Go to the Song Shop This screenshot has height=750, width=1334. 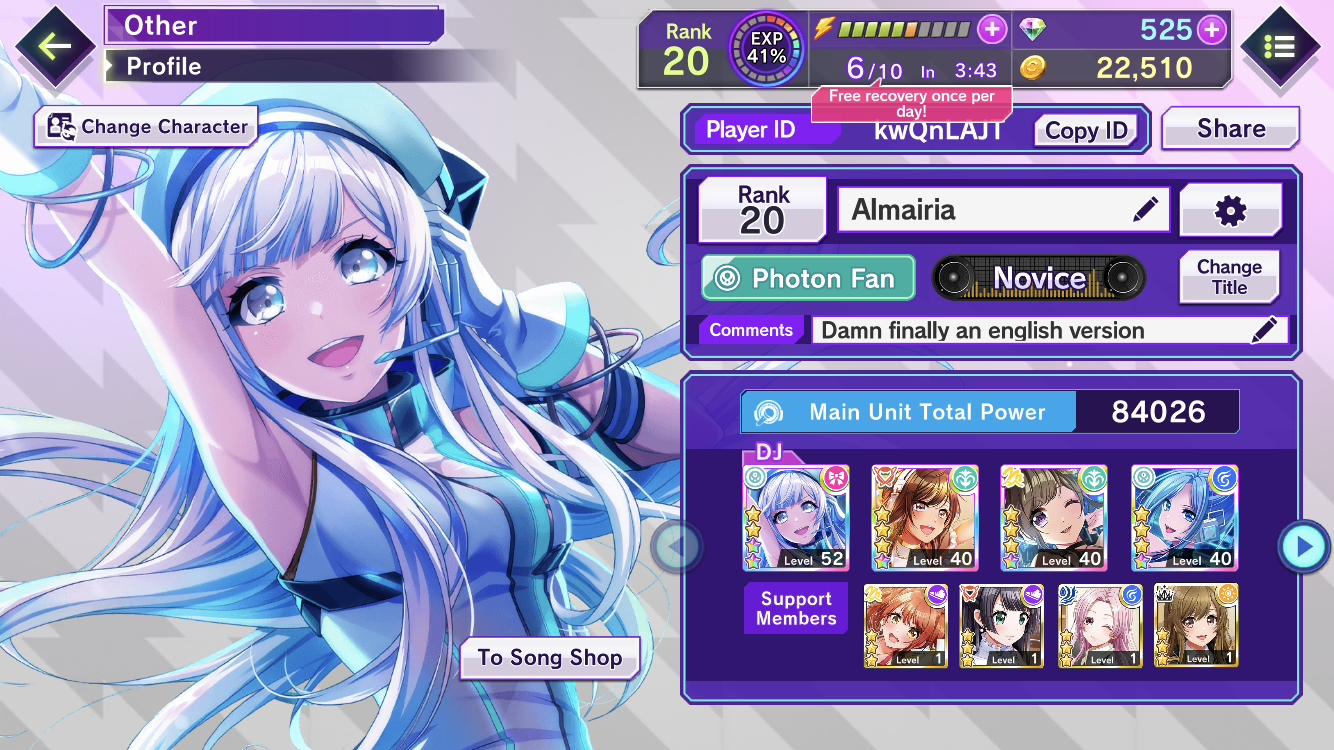549,658
